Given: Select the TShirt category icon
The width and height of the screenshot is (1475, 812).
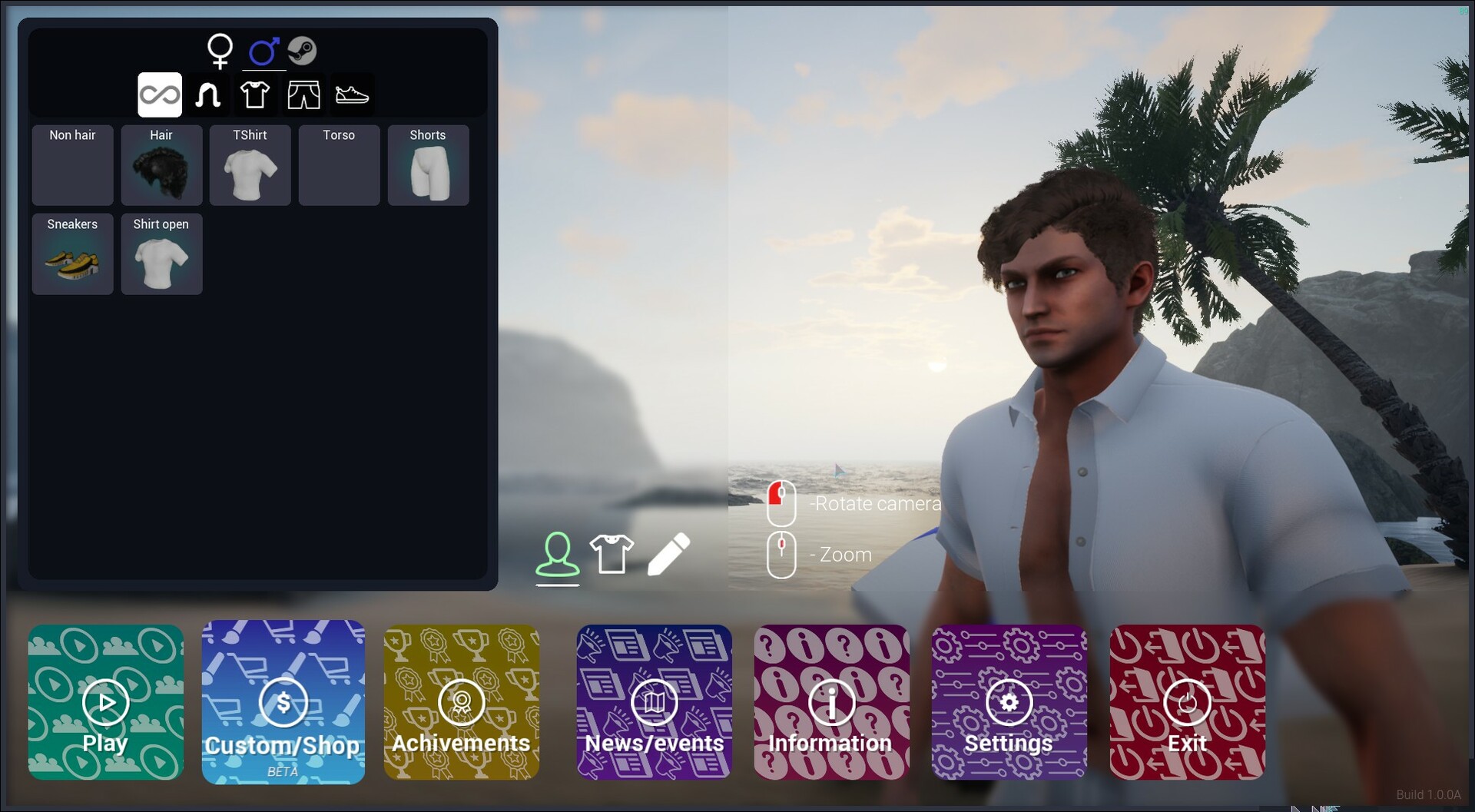Looking at the screenshot, I should (256, 94).
